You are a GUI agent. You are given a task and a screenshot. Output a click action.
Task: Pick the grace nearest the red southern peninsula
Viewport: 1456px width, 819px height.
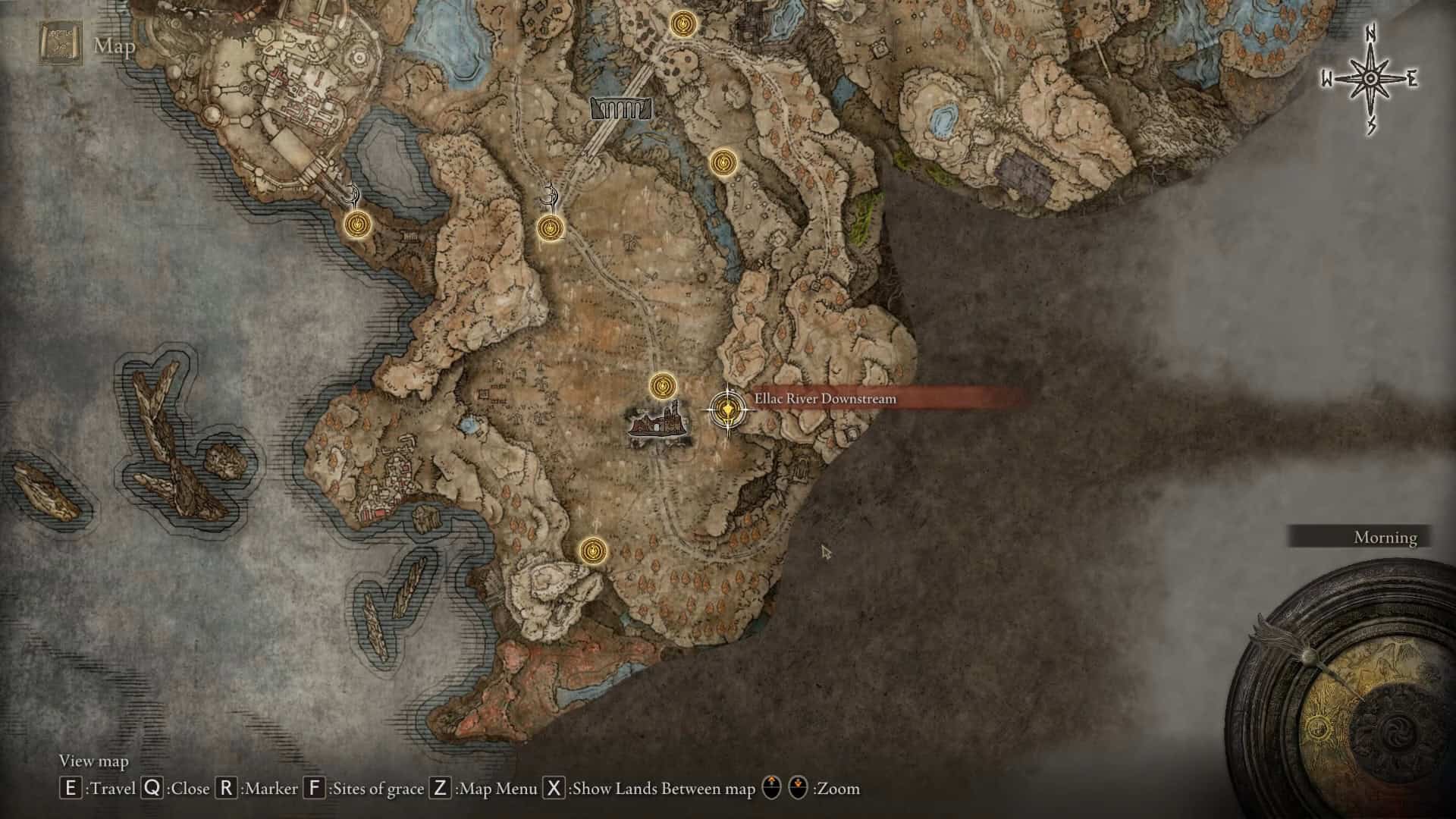point(592,551)
